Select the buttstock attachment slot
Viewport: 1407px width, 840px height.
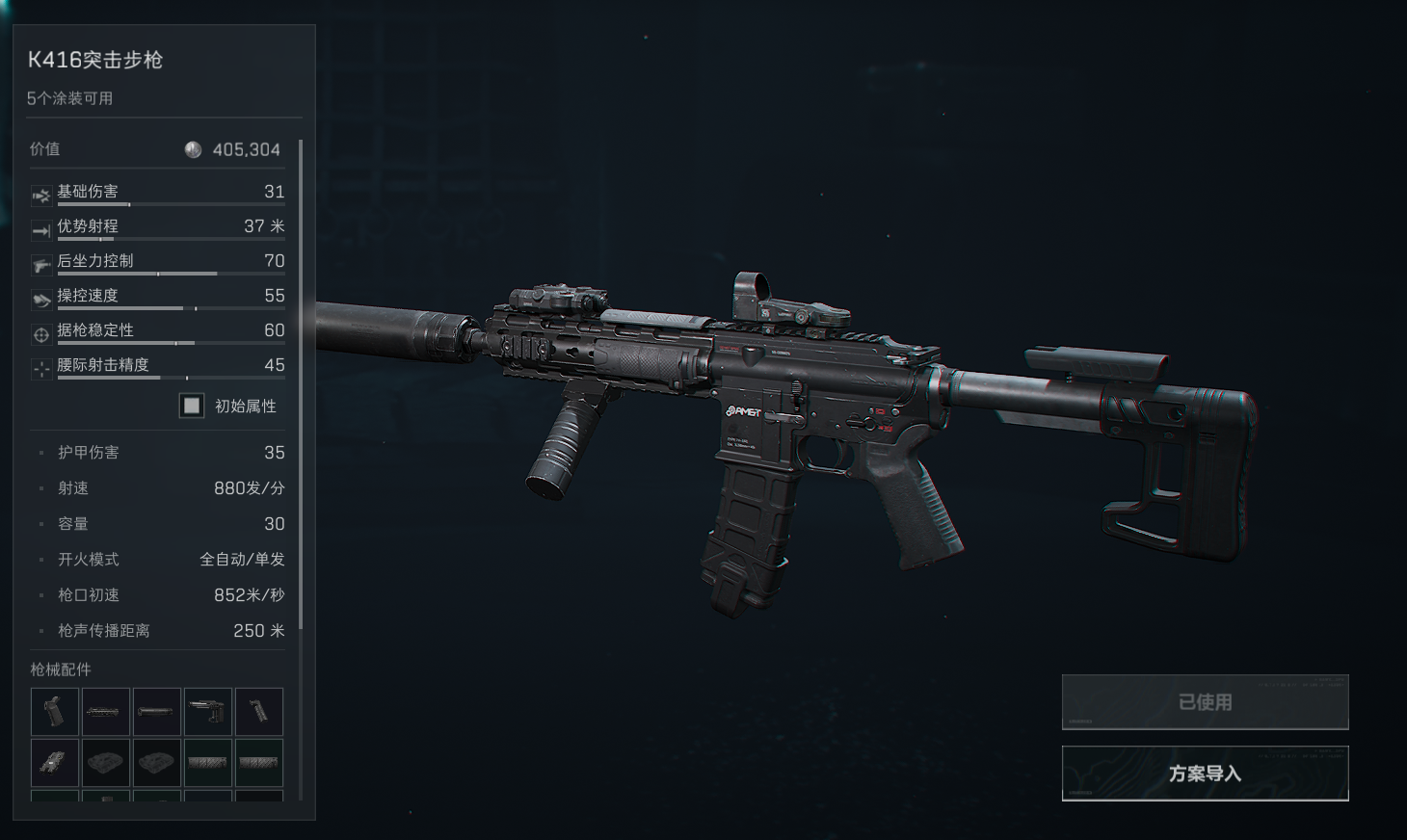pos(208,712)
